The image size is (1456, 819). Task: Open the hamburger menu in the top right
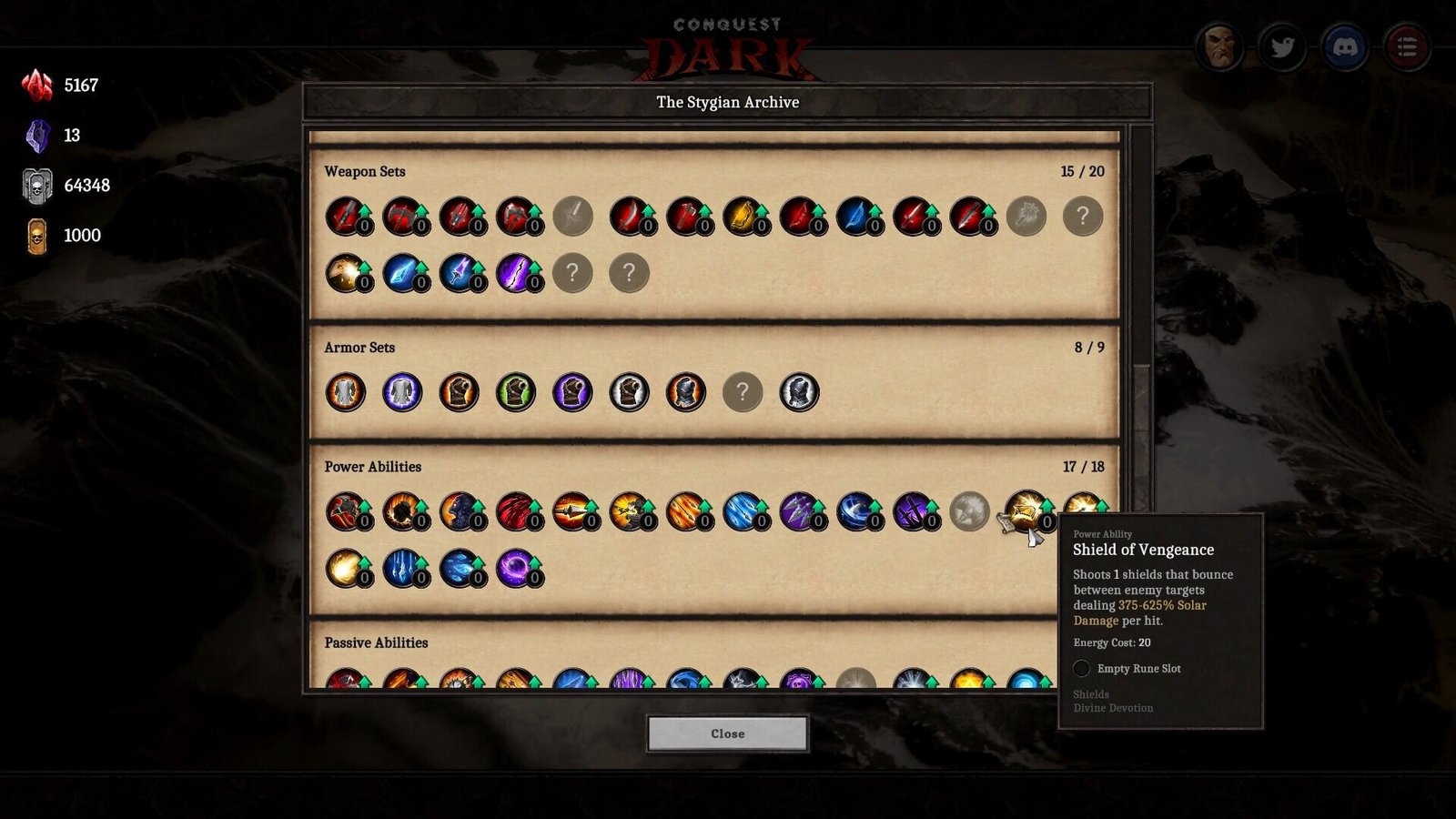(x=1407, y=48)
